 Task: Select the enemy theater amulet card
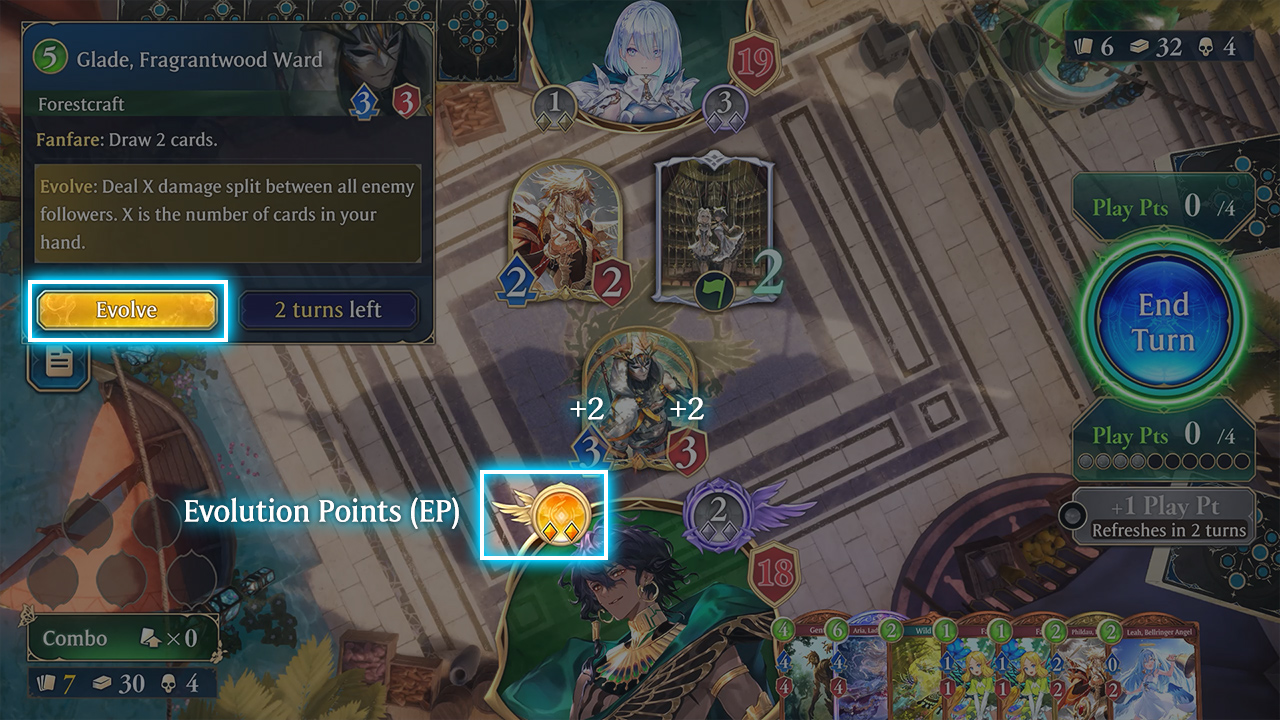[713, 232]
